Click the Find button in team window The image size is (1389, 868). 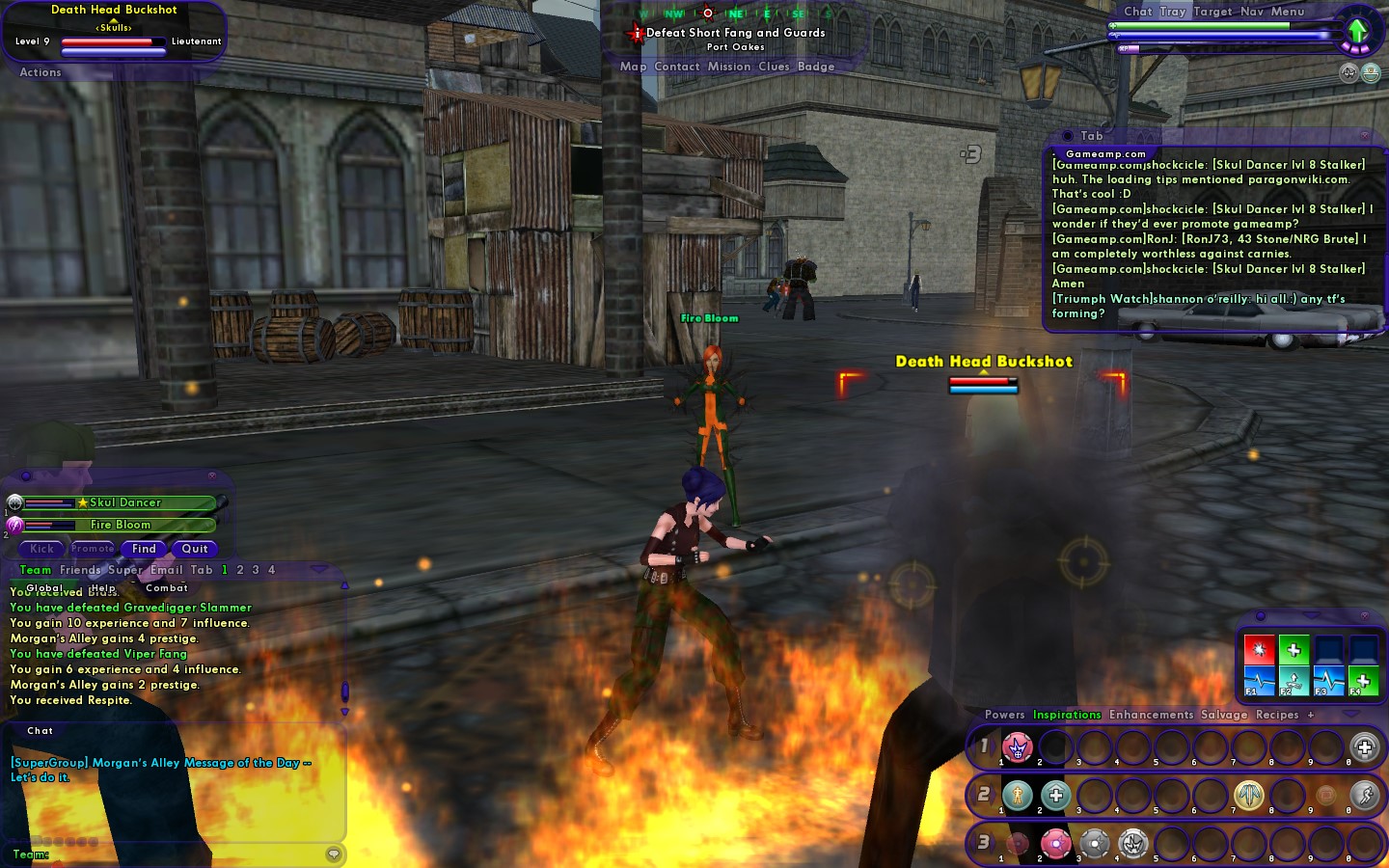144,549
